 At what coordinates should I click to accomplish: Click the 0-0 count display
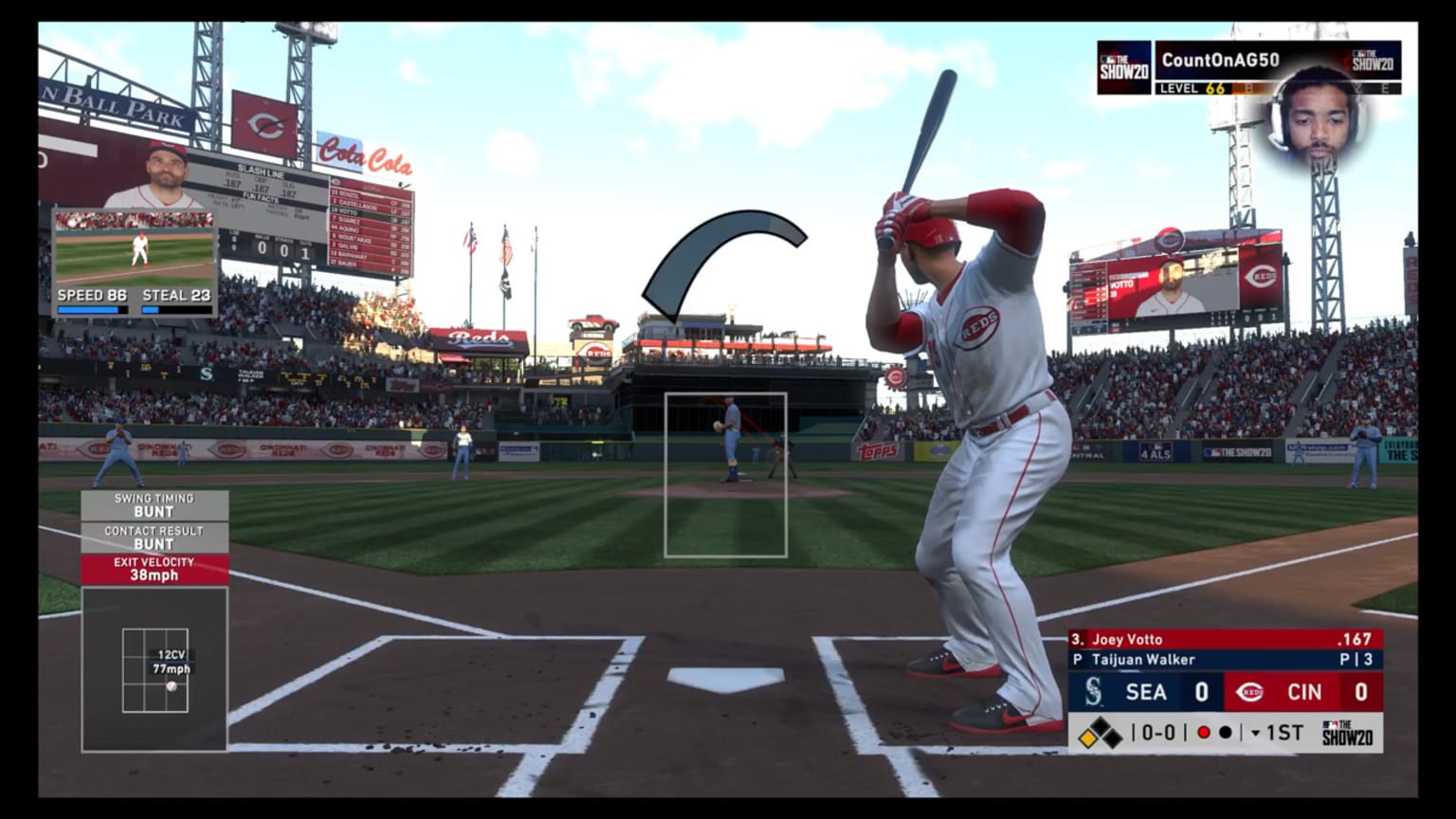click(x=1158, y=732)
